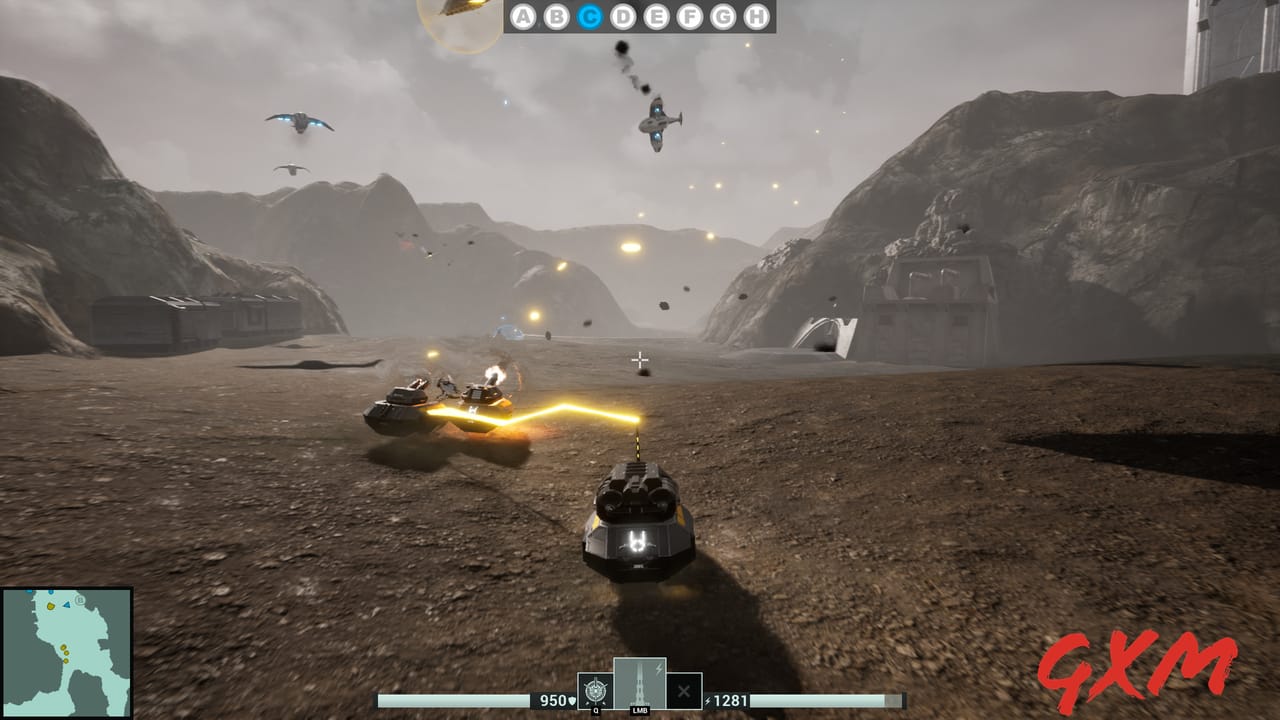Switch to spawn point G
Screen dimensions: 1280x720
(x=722, y=17)
